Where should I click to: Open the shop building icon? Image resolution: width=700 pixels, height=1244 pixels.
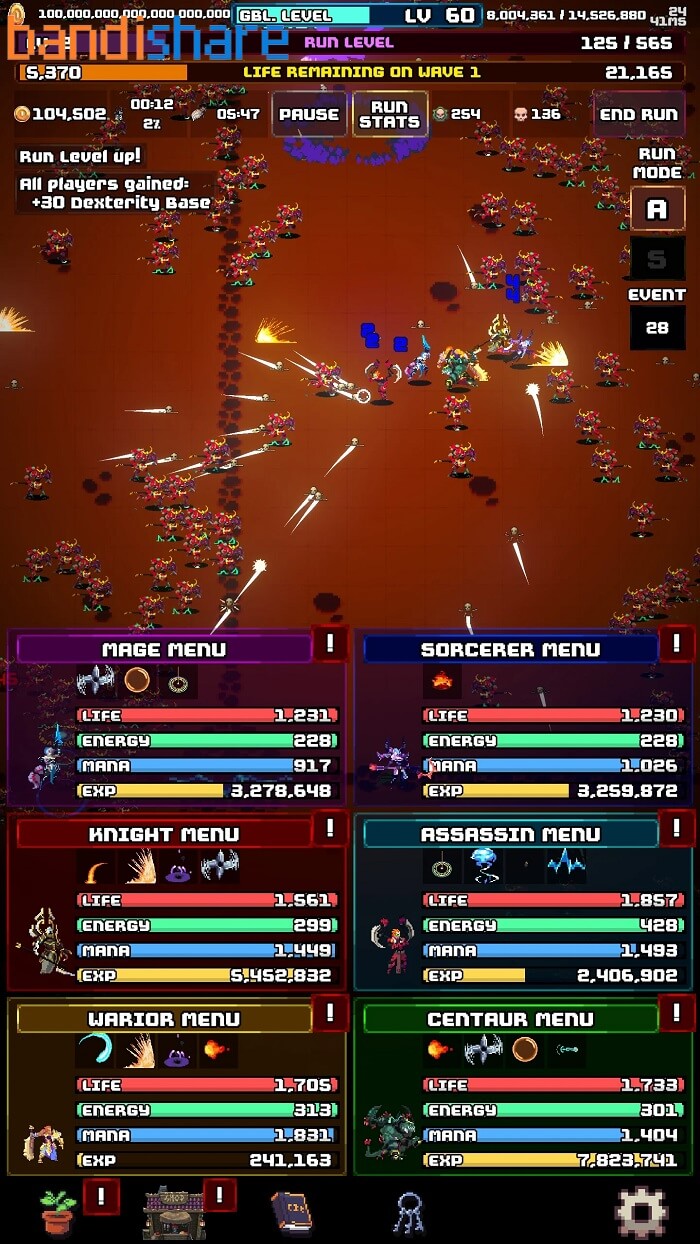coord(174,1211)
